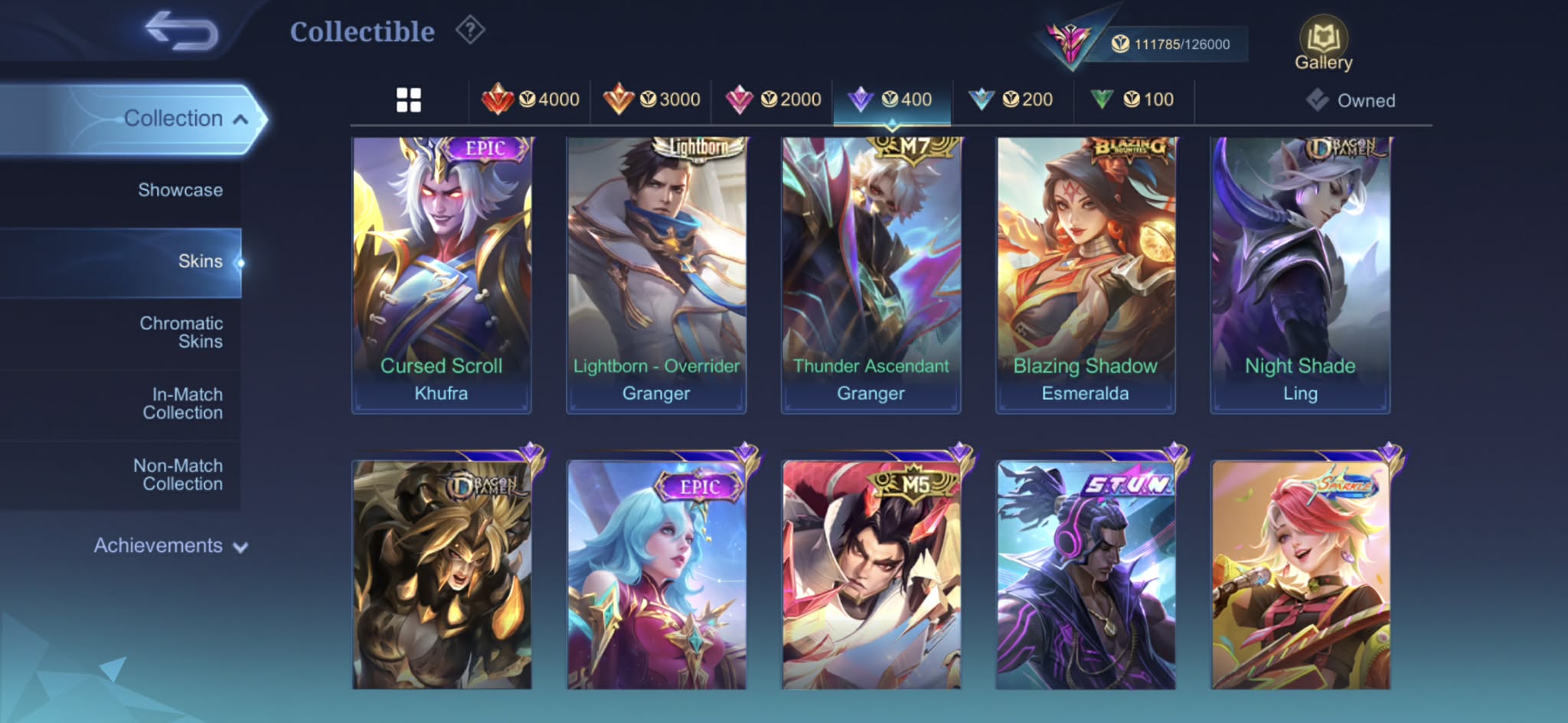Screen dimensions: 1568x723
Task: Switch to the 4000 points tier tab
Action: [x=530, y=100]
